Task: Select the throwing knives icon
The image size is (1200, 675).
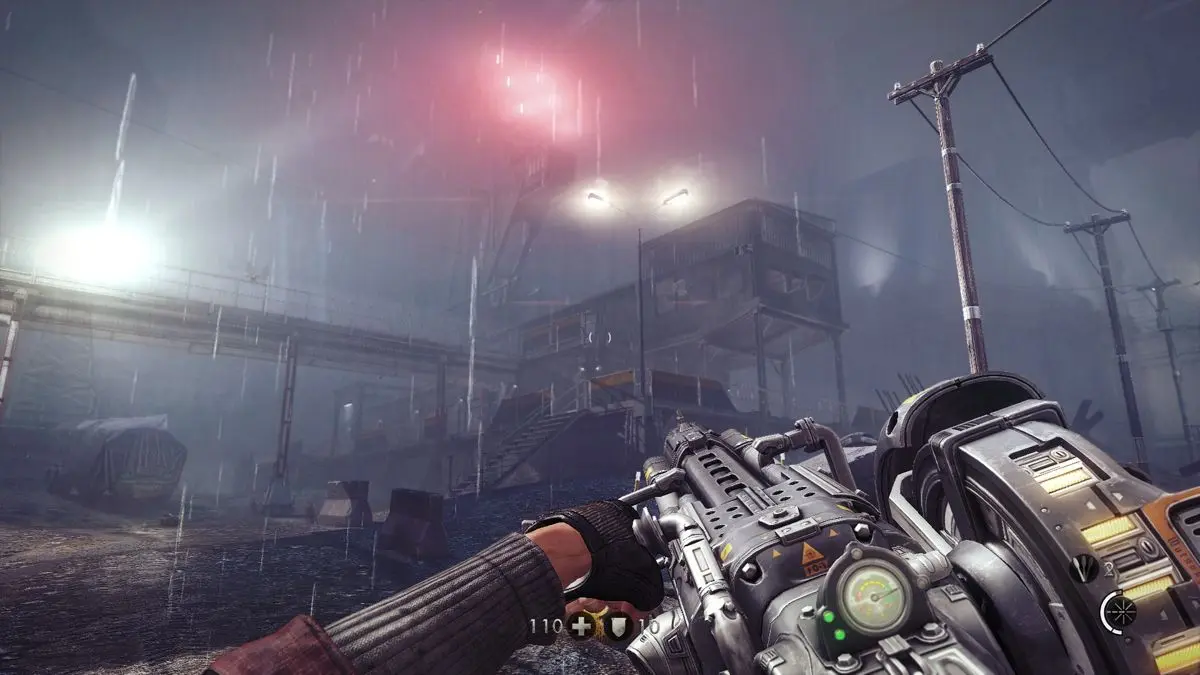Action: pos(1083,569)
